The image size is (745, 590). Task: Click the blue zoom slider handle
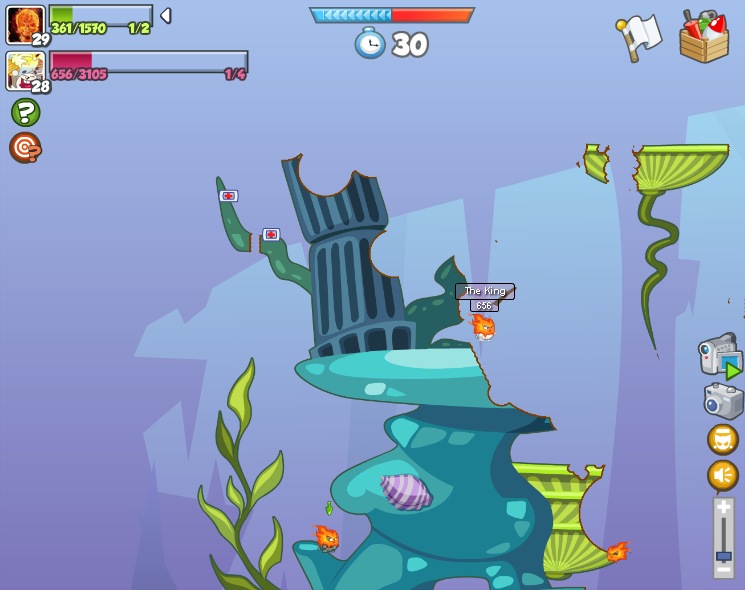[723, 555]
